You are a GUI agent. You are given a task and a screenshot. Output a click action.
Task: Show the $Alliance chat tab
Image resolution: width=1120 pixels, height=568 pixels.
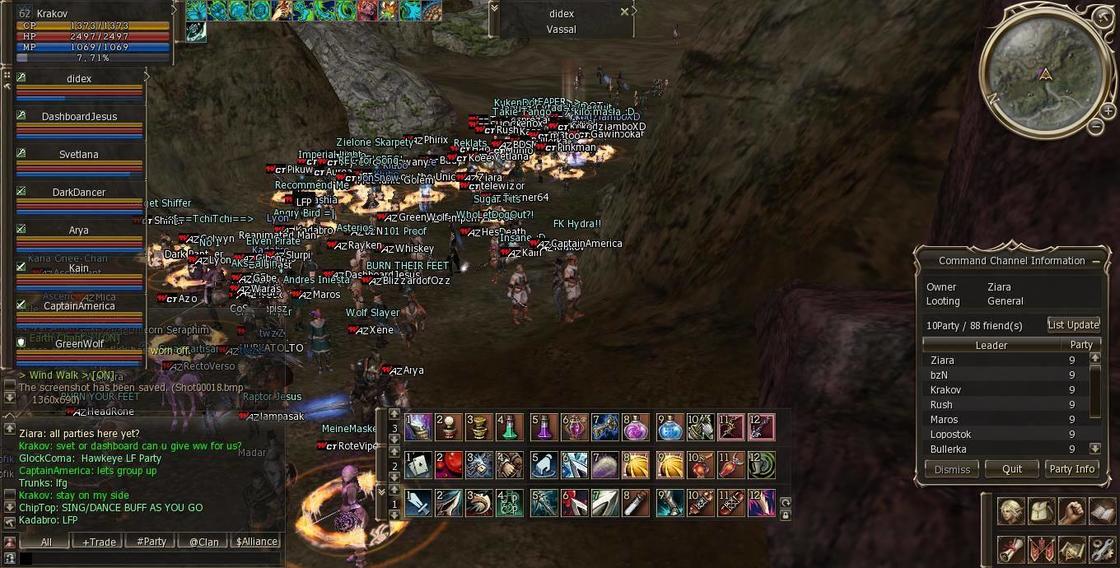point(256,542)
